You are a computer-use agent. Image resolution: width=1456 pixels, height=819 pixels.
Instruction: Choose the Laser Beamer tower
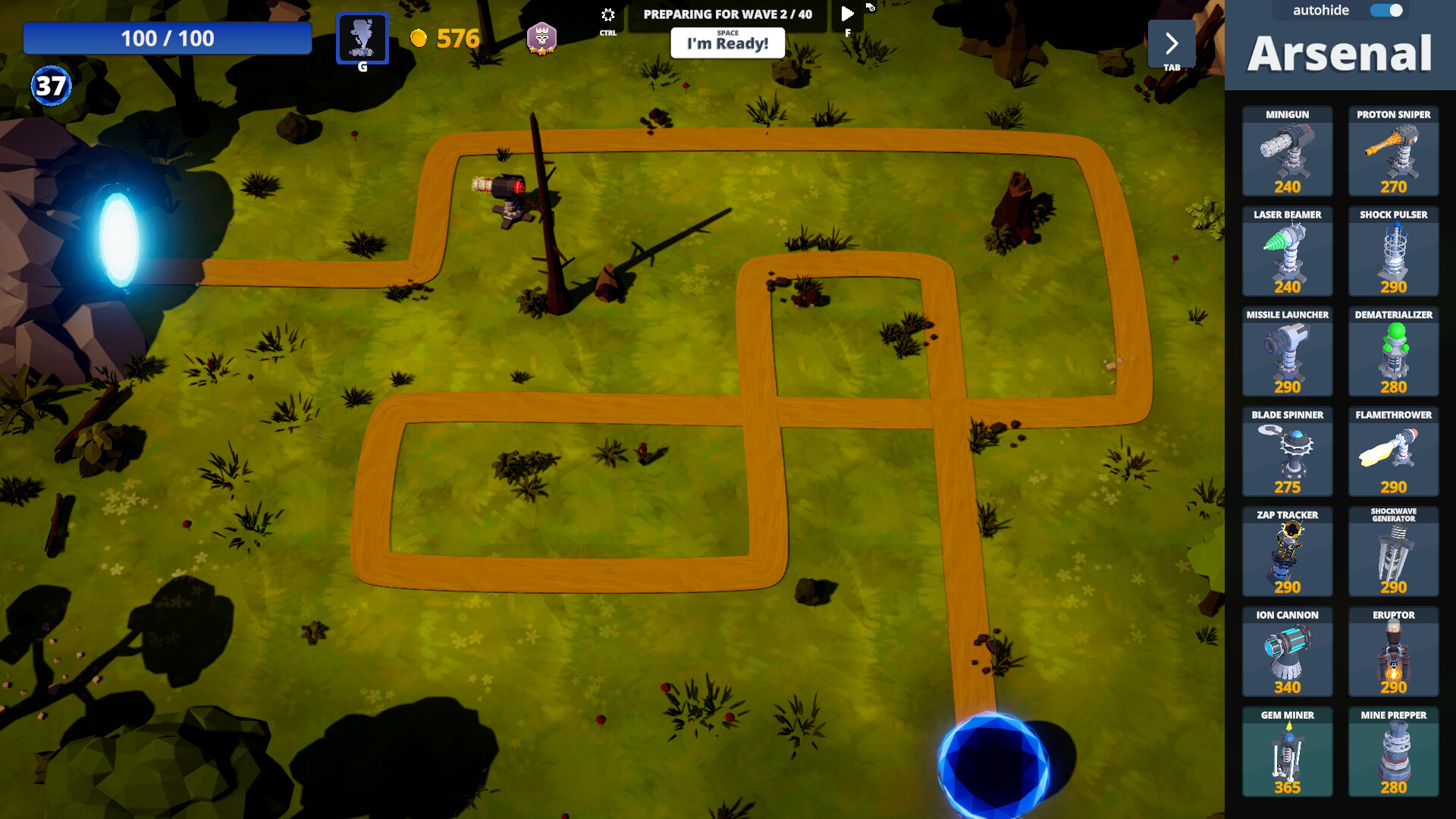click(1287, 252)
